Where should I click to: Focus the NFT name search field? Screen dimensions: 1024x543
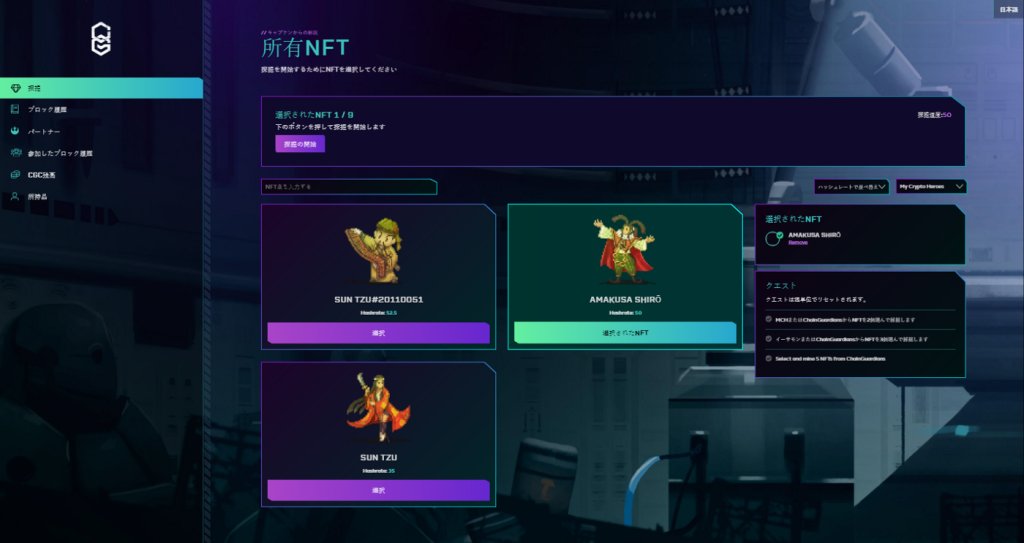(x=348, y=187)
